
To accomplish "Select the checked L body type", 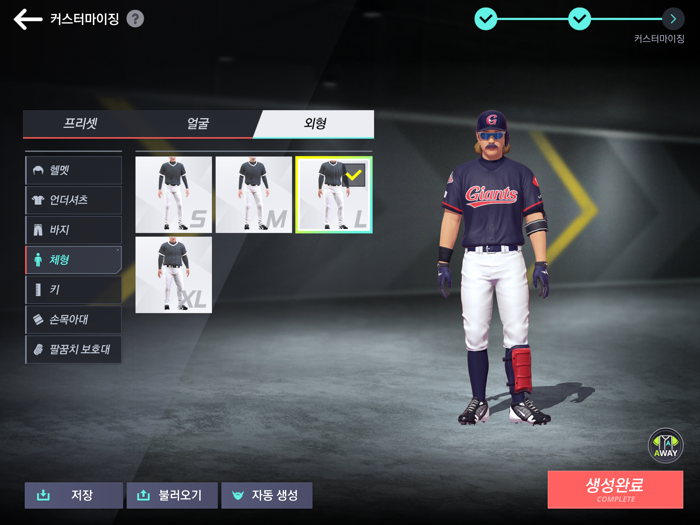I will pyautogui.click(x=334, y=194).
